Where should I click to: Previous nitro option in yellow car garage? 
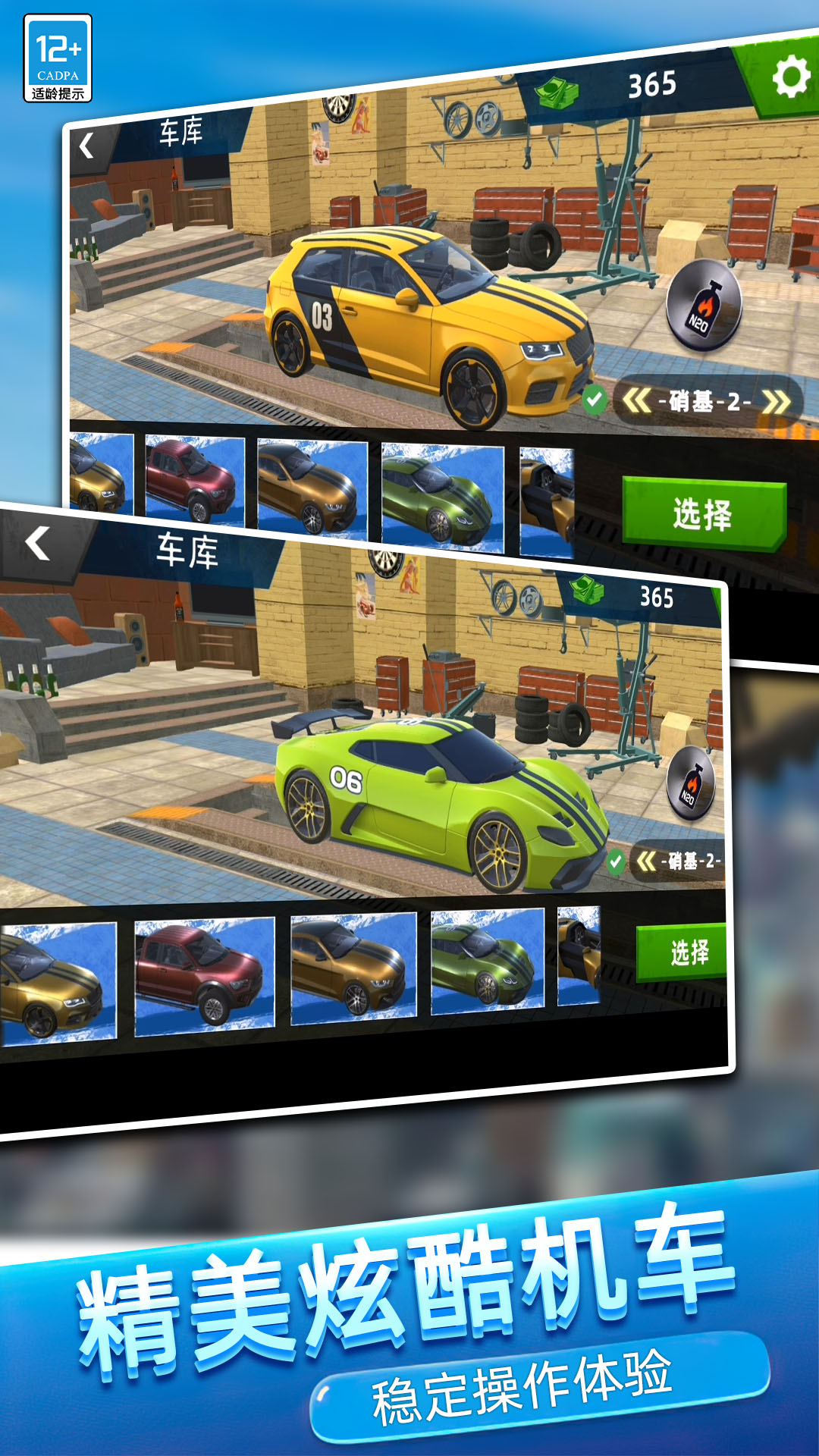pyautogui.click(x=636, y=400)
